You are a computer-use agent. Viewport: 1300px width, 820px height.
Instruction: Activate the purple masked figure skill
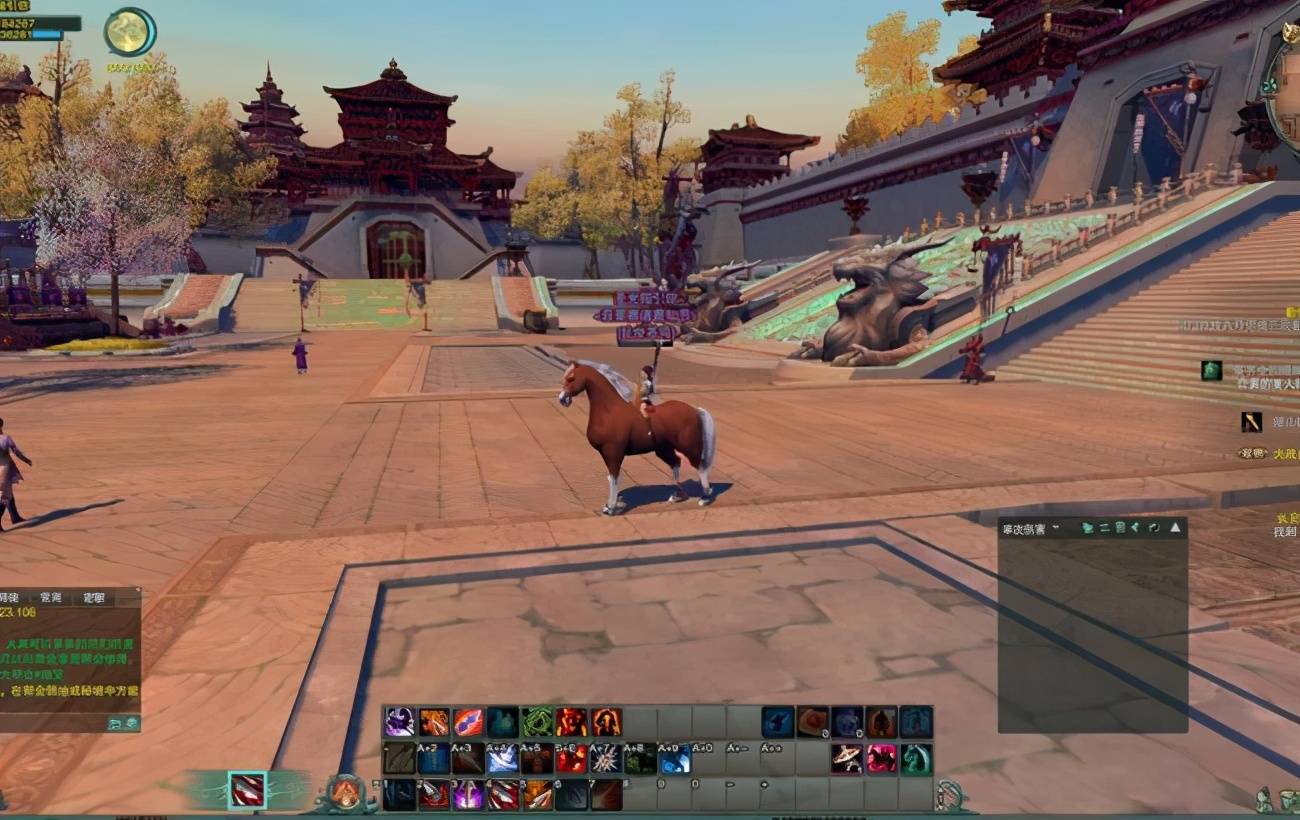tap(399, 721)
